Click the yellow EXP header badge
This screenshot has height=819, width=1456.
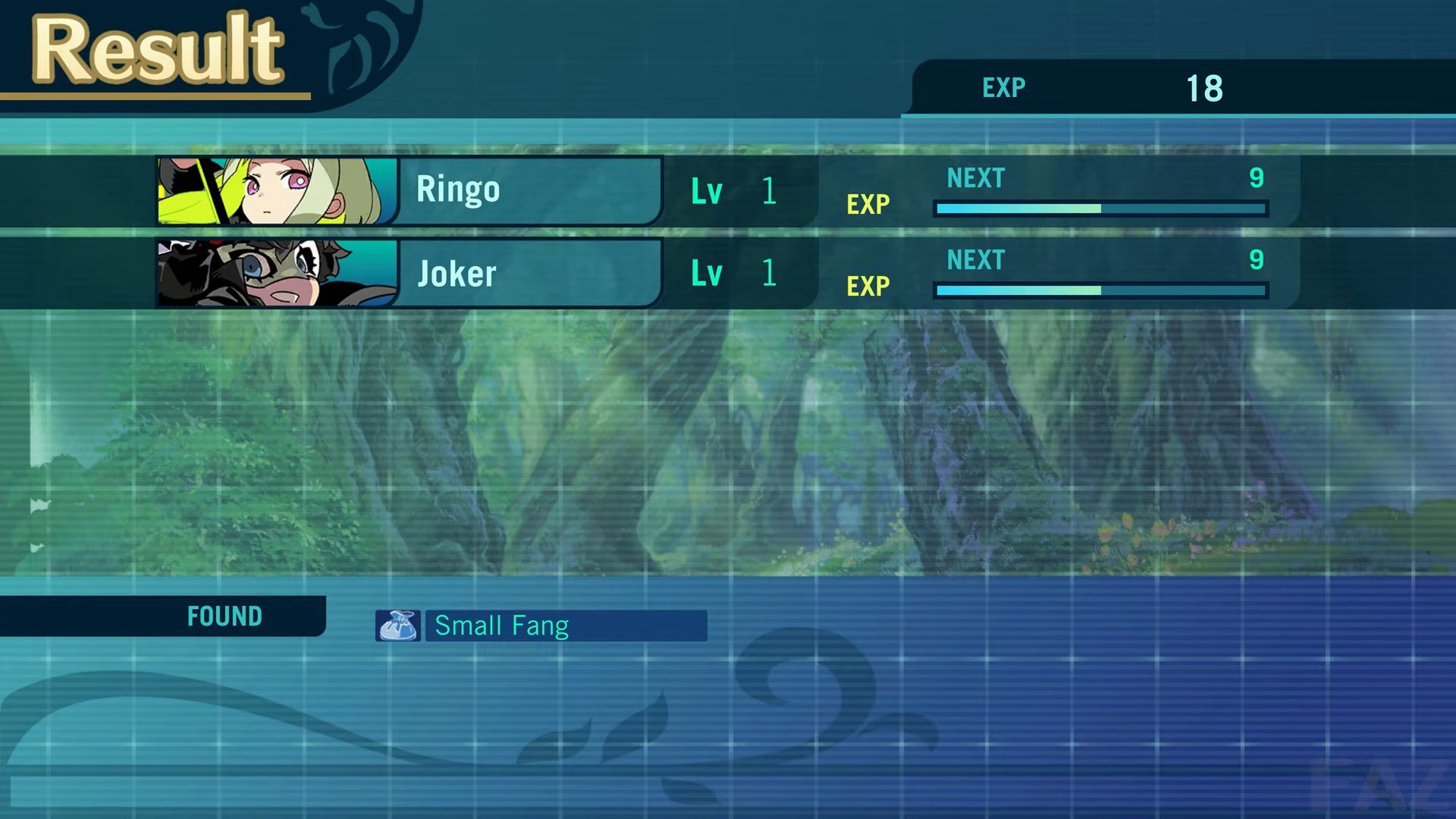pos(1003,87)
